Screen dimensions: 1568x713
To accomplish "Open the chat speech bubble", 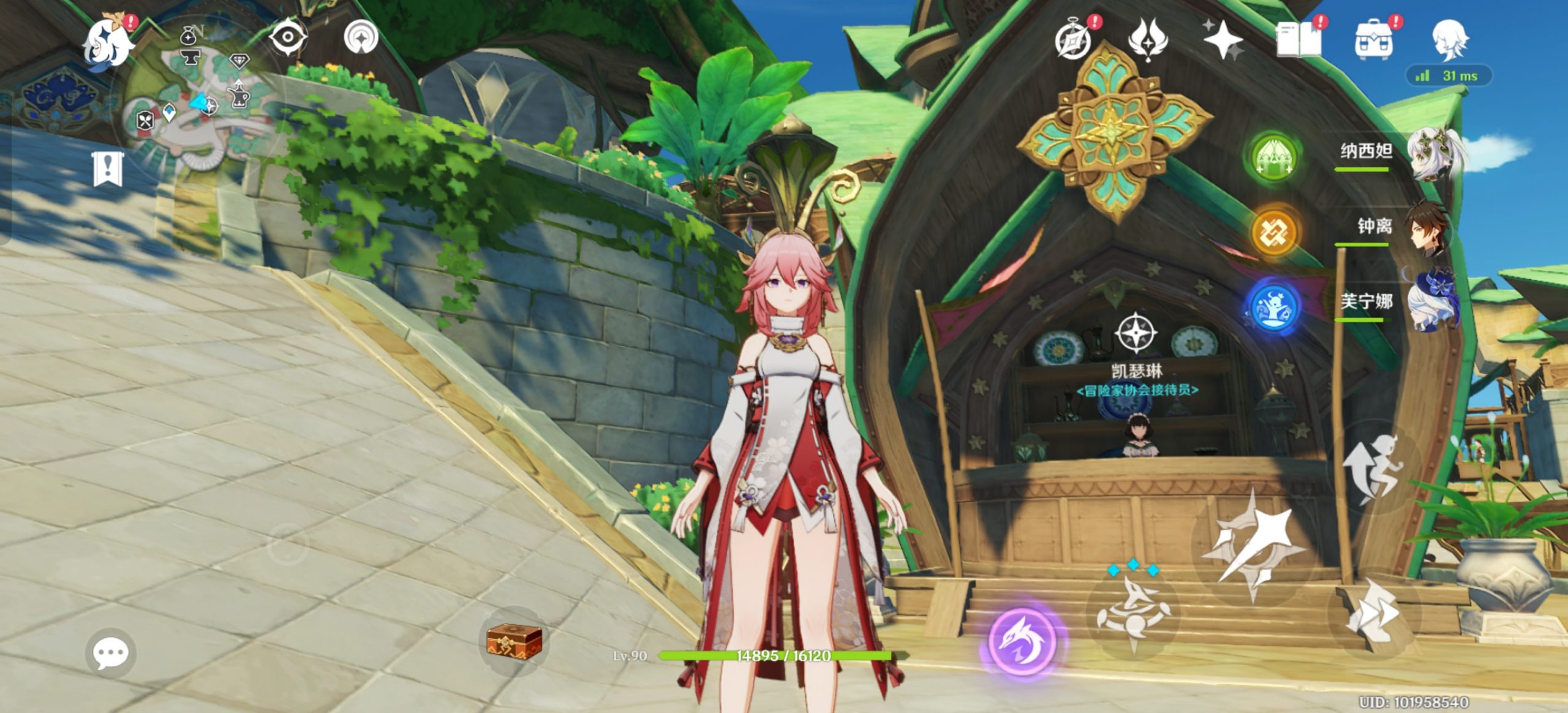I will 110,653.
